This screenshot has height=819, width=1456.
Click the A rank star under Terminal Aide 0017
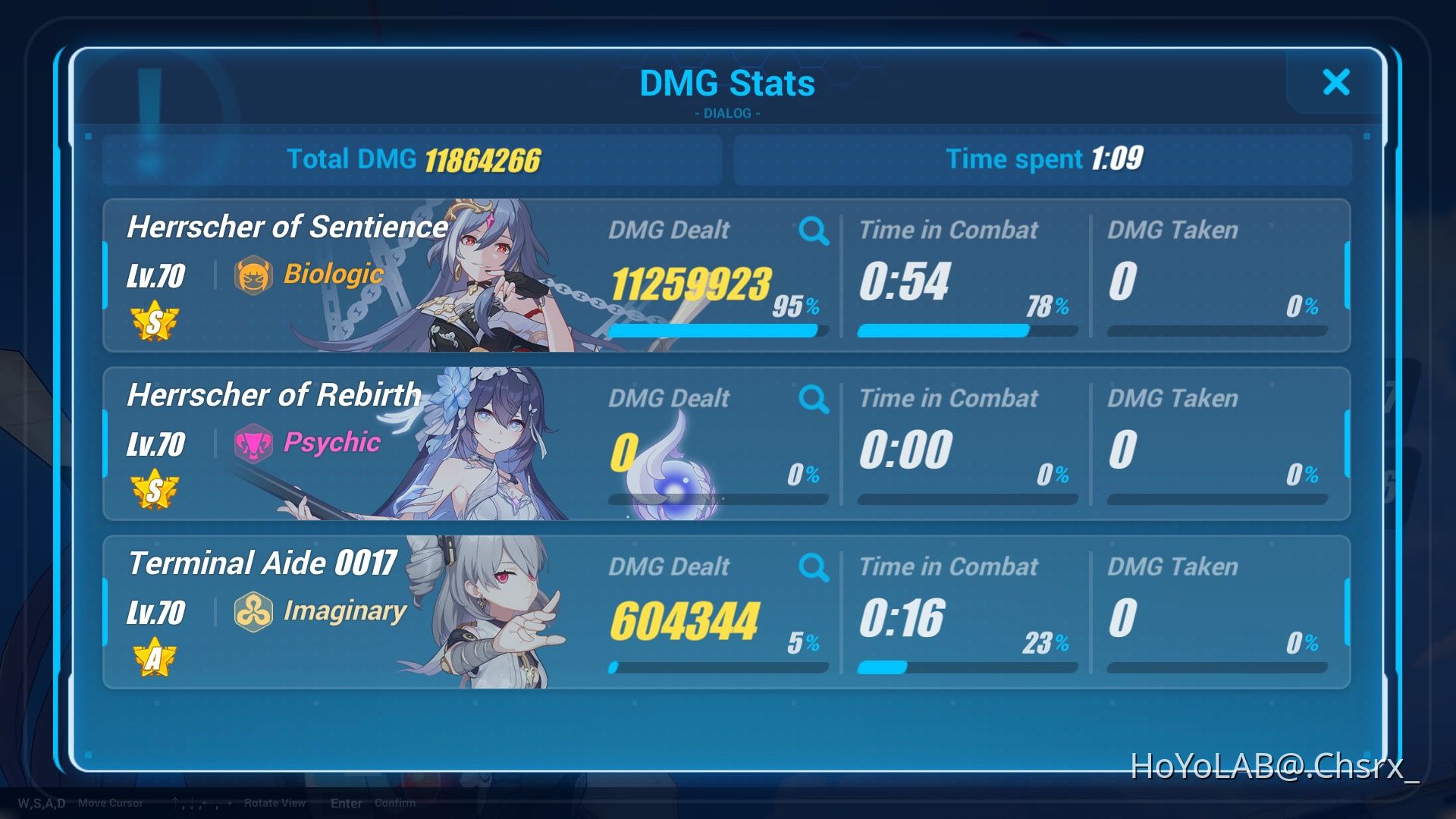click(155, 657)
